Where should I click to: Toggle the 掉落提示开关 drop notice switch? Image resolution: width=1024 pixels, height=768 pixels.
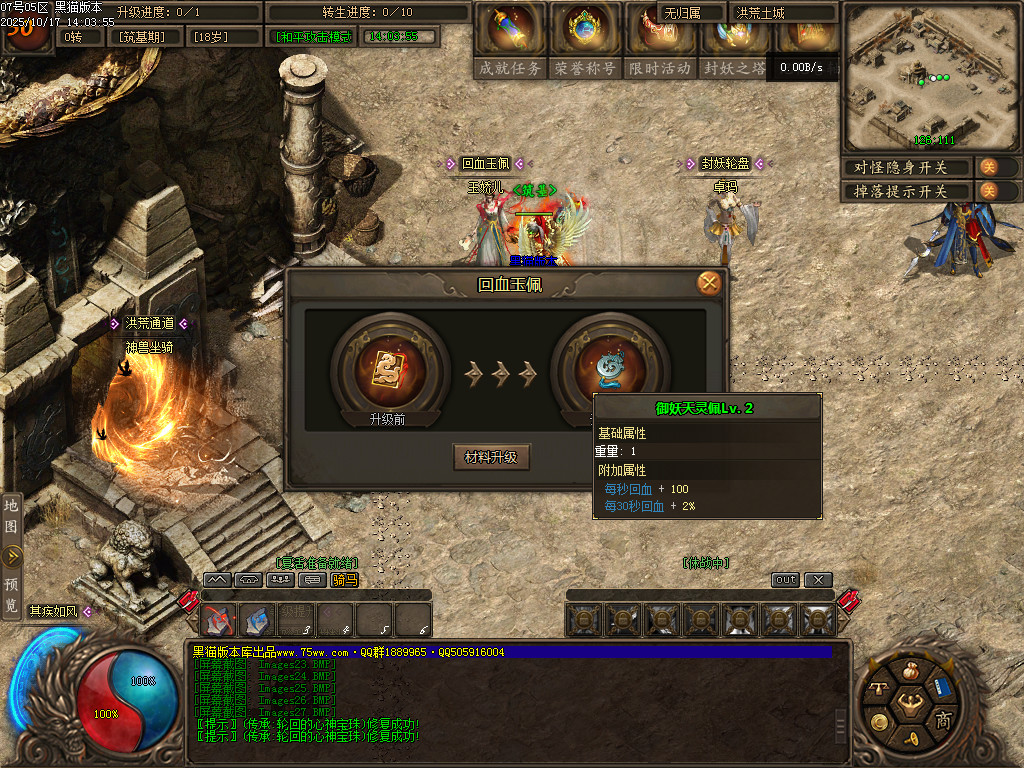(x=988, y=190)
